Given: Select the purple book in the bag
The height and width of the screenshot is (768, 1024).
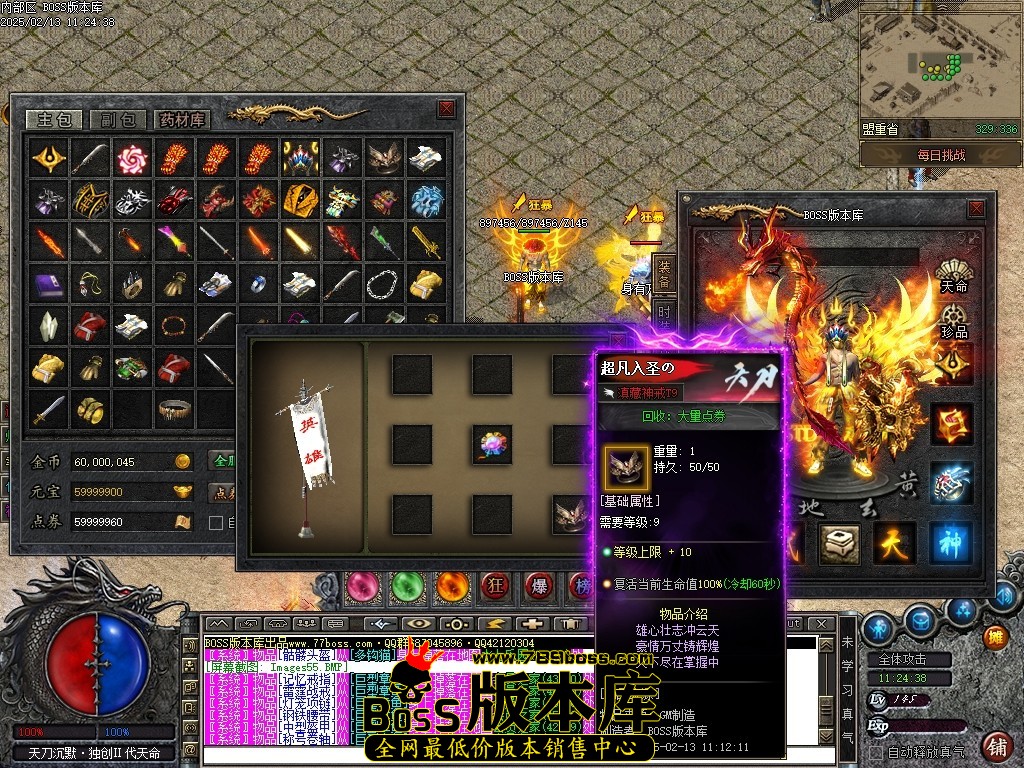Looking at the screenshot, I should [x=49, y=284].
